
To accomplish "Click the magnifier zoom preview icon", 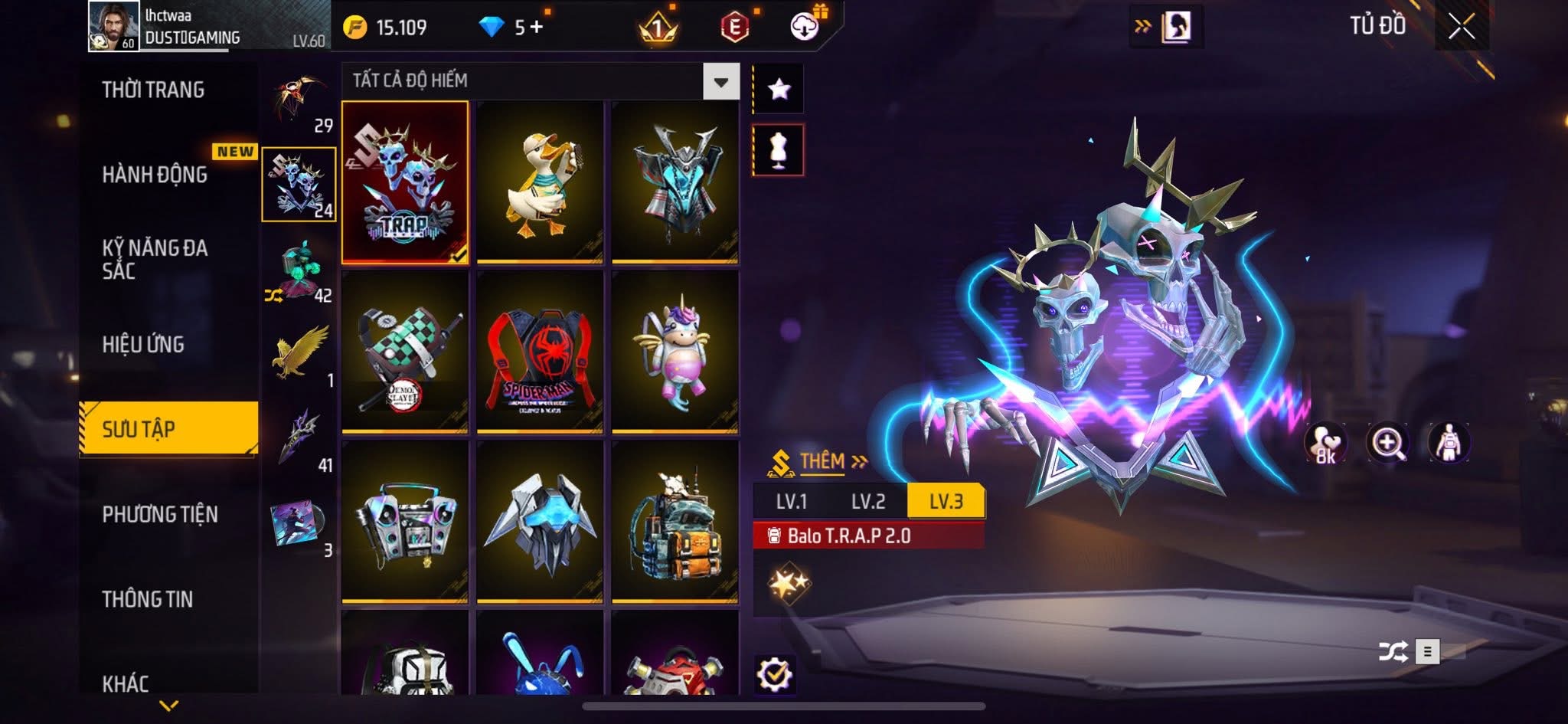I will click(1387, 443).
